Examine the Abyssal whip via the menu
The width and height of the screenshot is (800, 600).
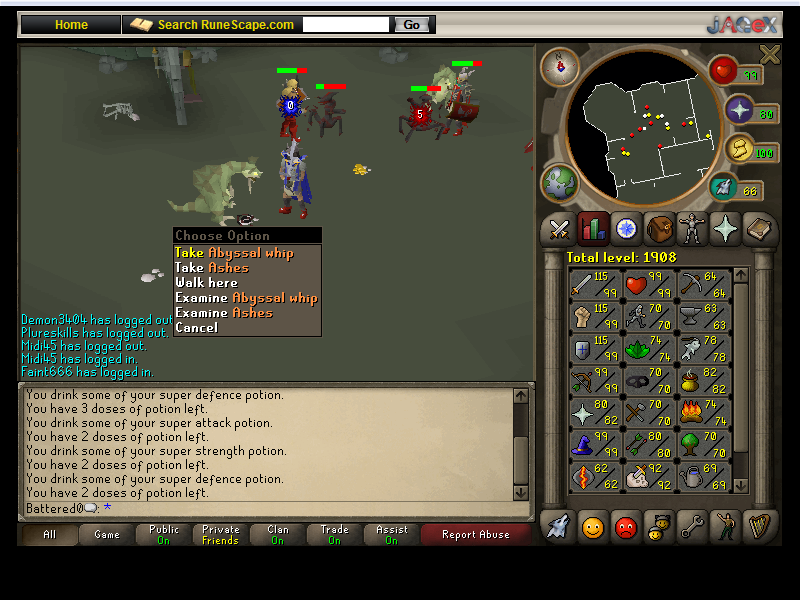pyautogui.click(x=246, y=298)
